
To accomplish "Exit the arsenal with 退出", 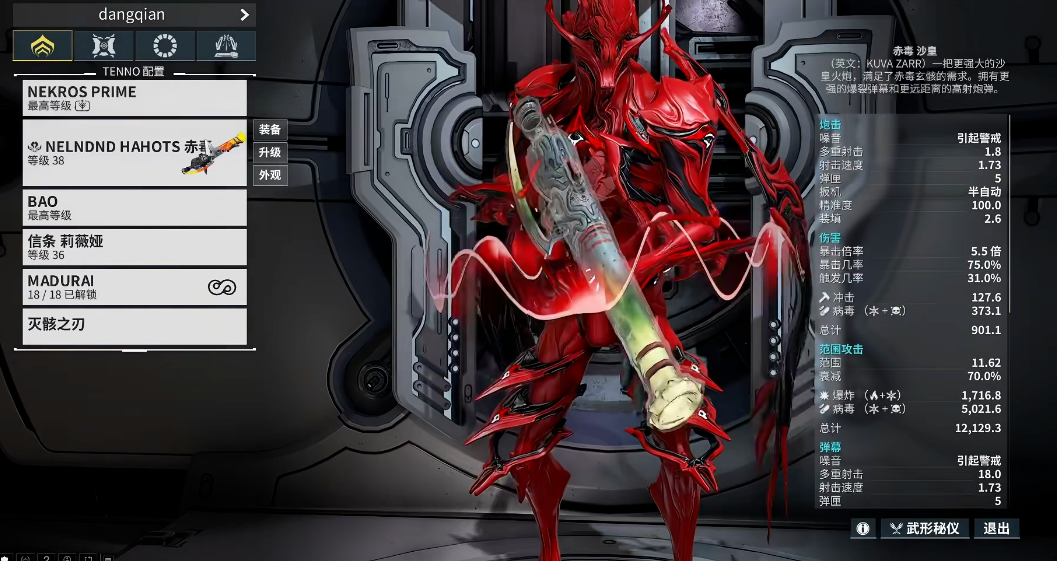I will 996,528.
